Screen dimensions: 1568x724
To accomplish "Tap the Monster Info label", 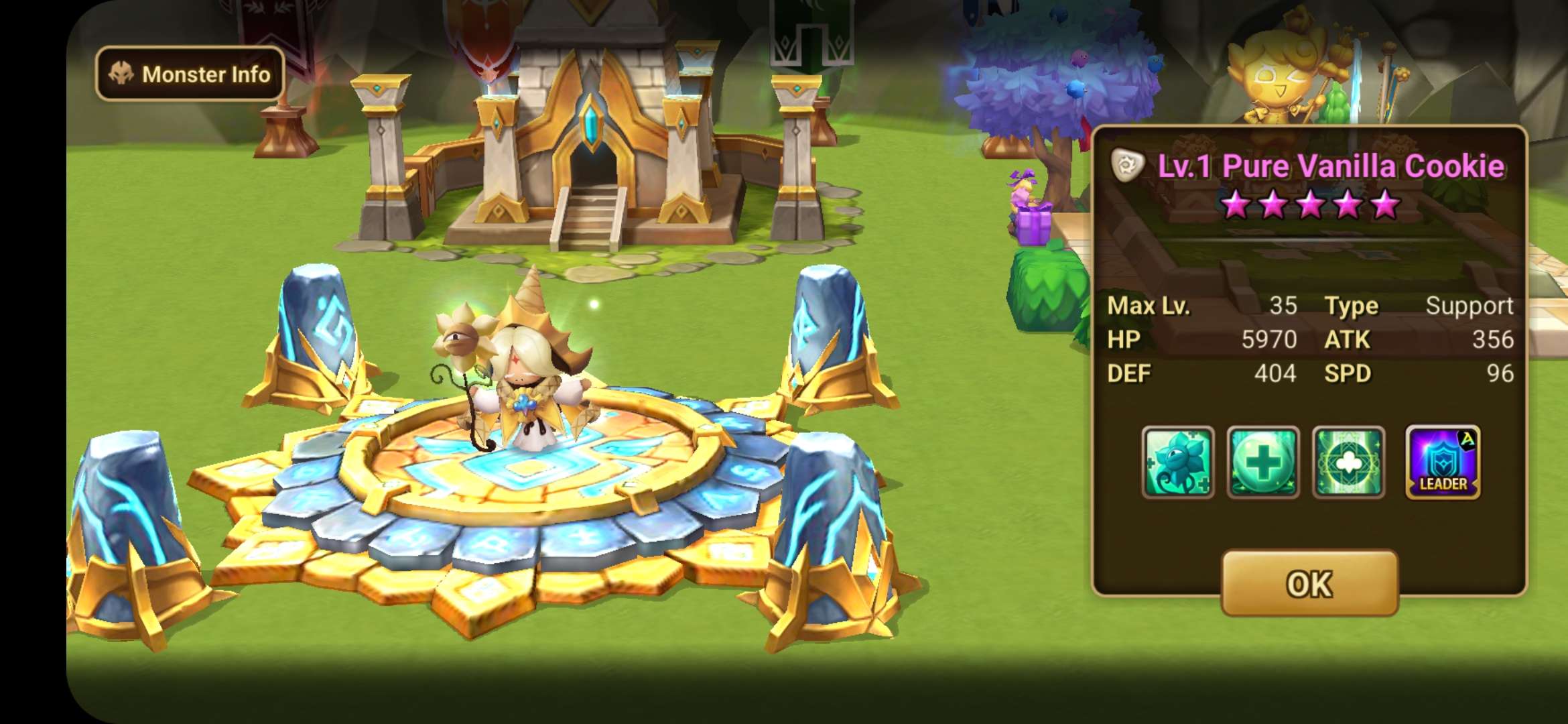I will pyautogui.click(x=190, y=74).
